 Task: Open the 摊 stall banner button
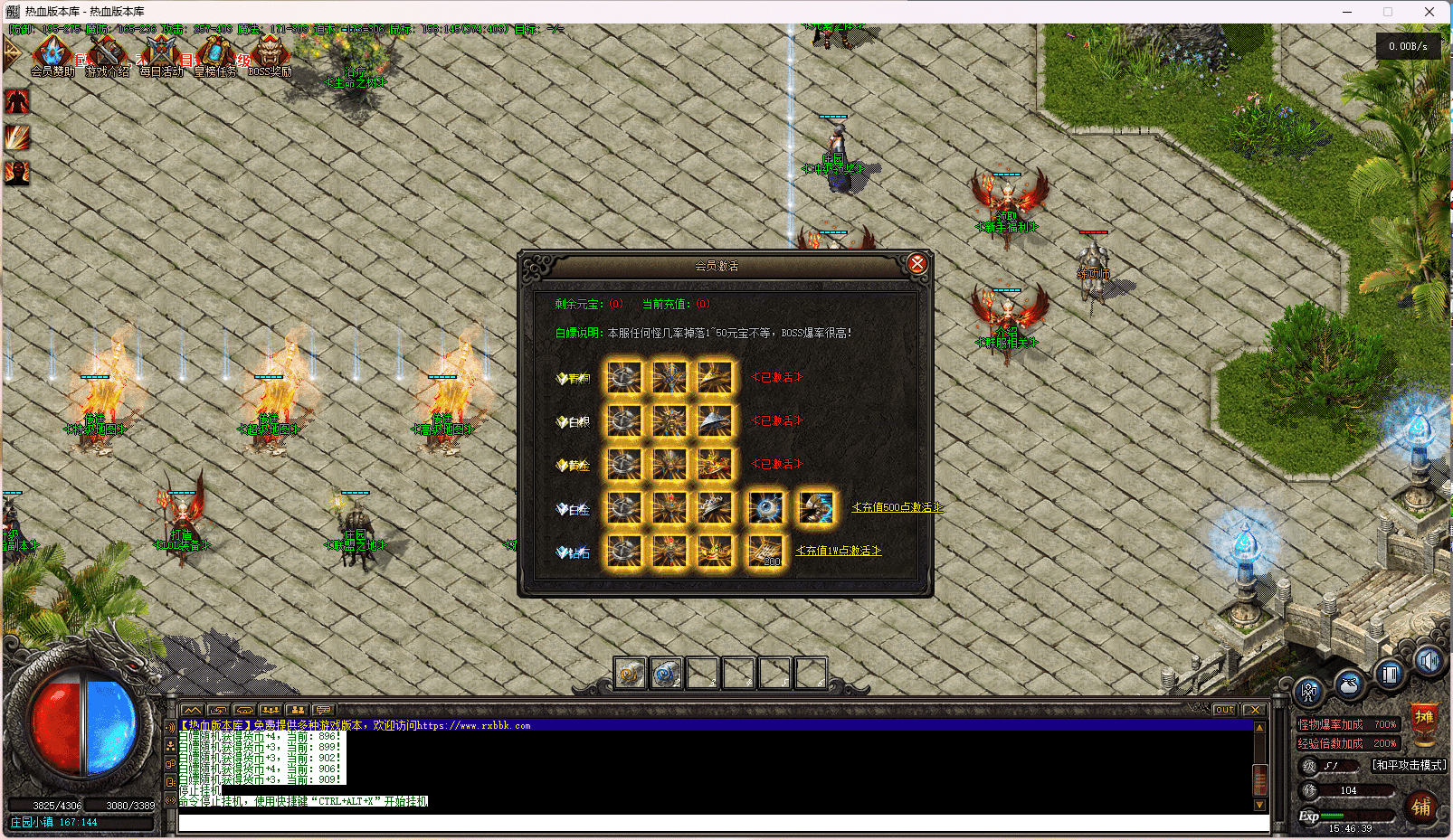click(x=1424, y=721)
